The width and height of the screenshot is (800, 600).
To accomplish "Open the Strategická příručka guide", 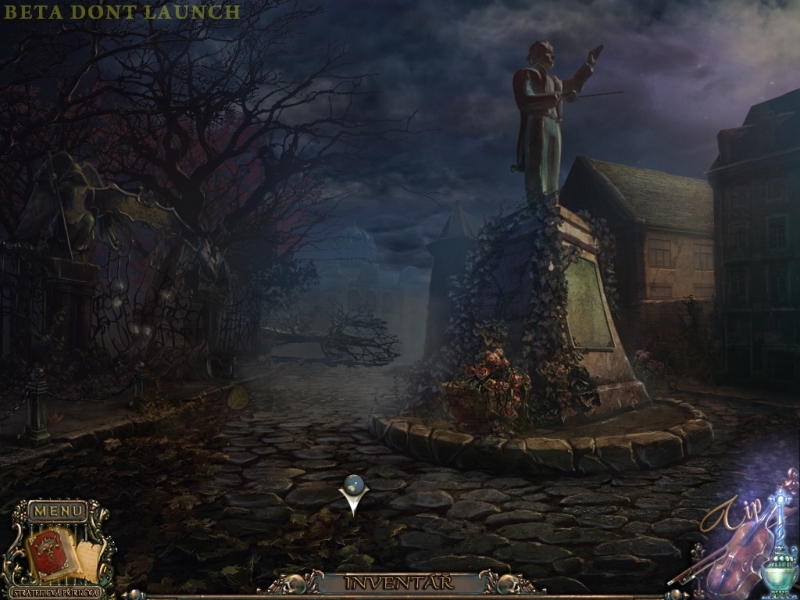I will (57, 589).
